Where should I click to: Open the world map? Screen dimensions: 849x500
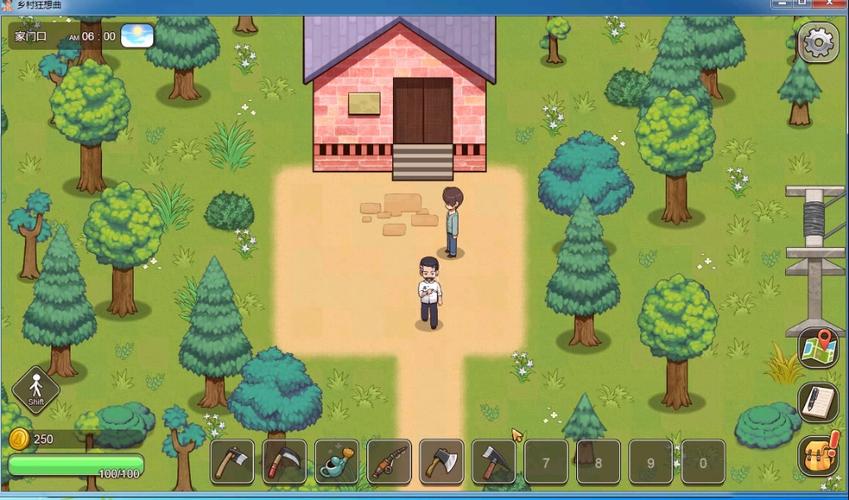click(x=818, y=348)
